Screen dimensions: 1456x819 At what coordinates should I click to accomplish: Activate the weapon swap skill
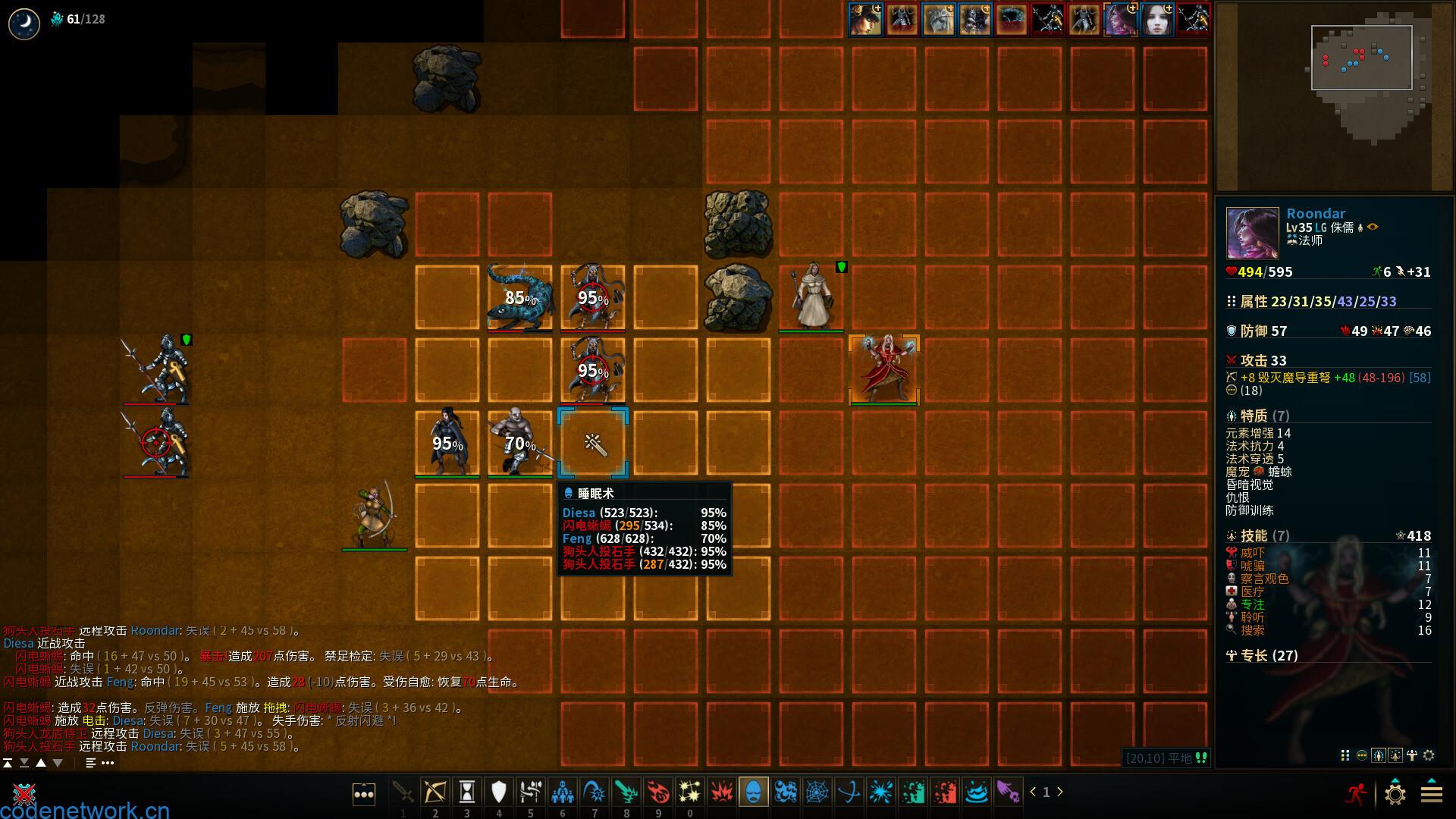click(x=530, y=792)
